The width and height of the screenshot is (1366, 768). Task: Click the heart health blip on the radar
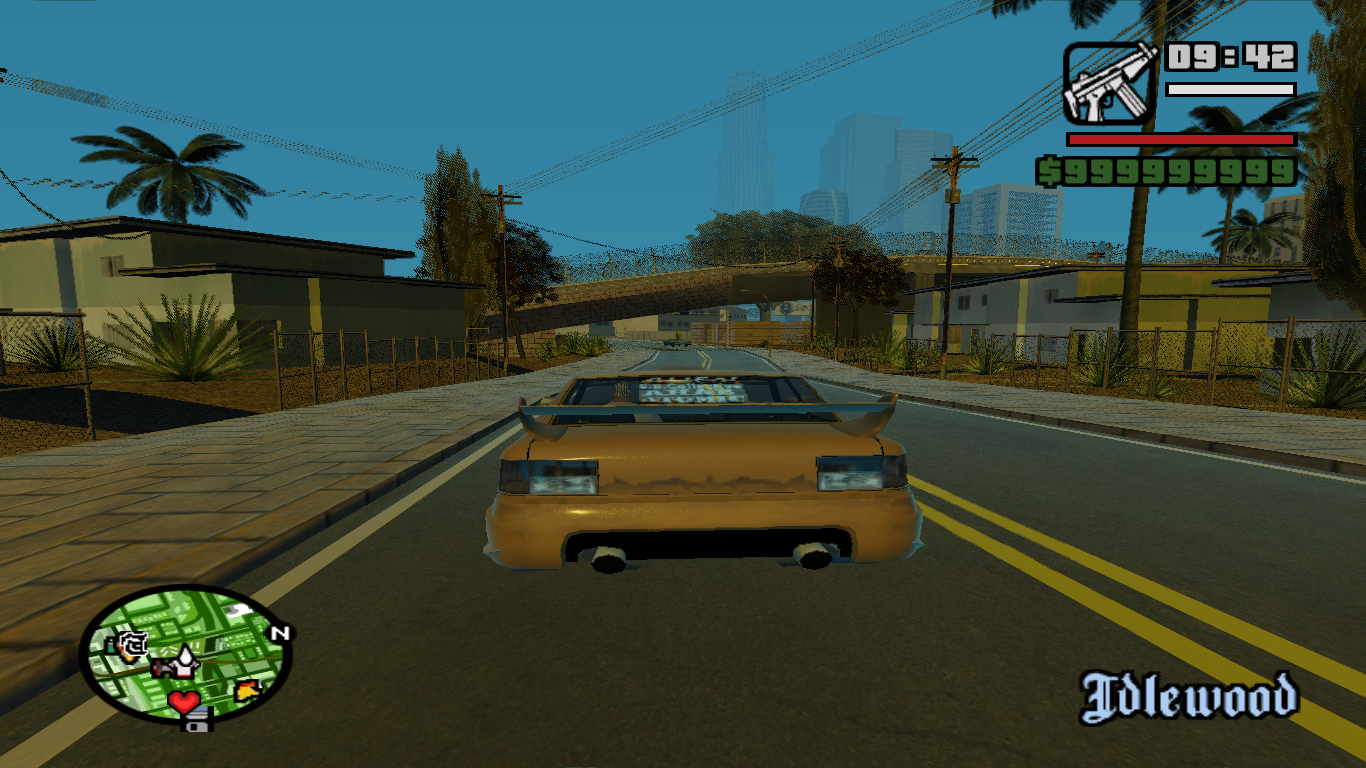click(x=184, y=701)
